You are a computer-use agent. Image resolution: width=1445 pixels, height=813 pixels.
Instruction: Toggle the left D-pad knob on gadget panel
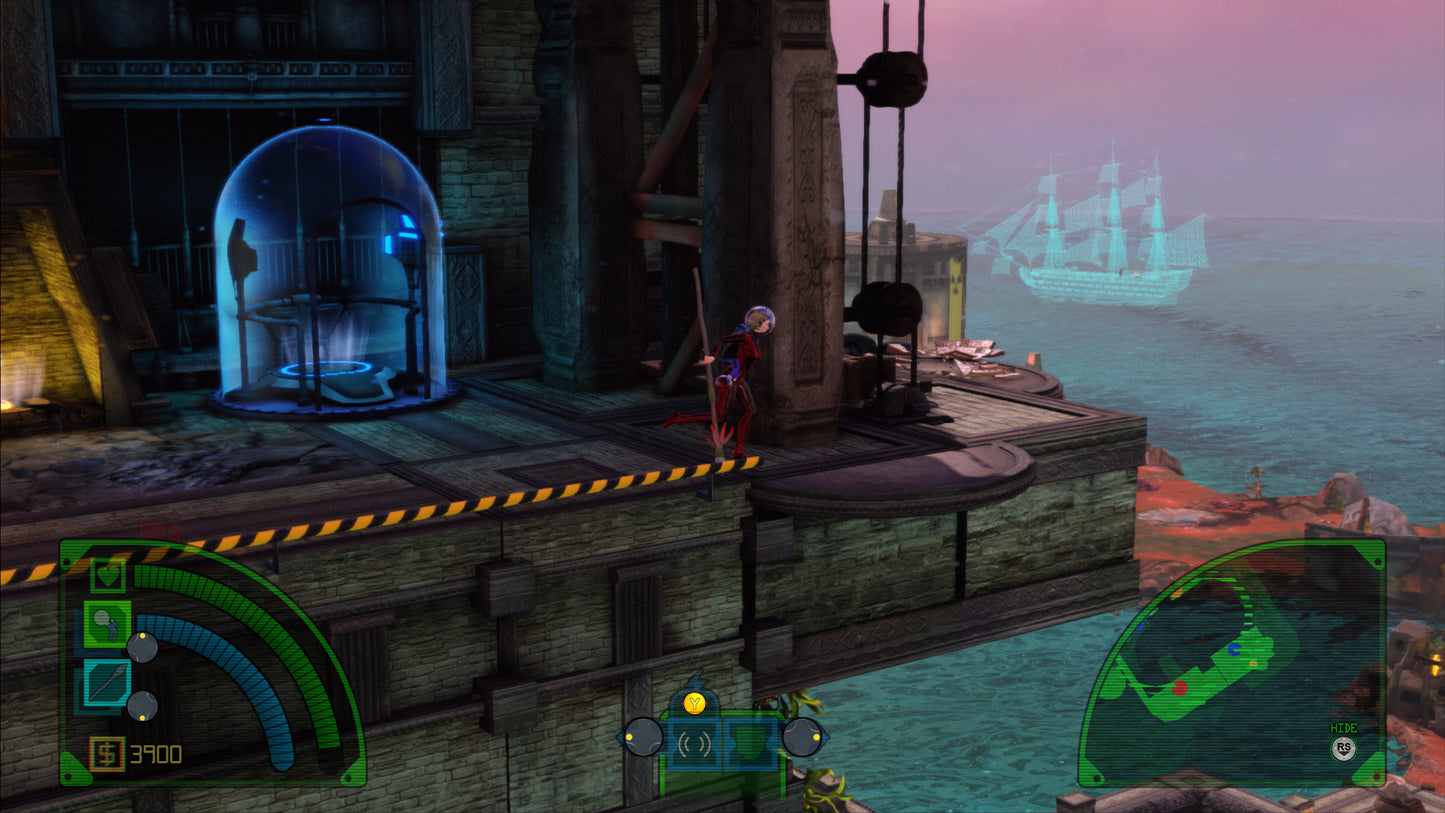click(x=642, y=738)
